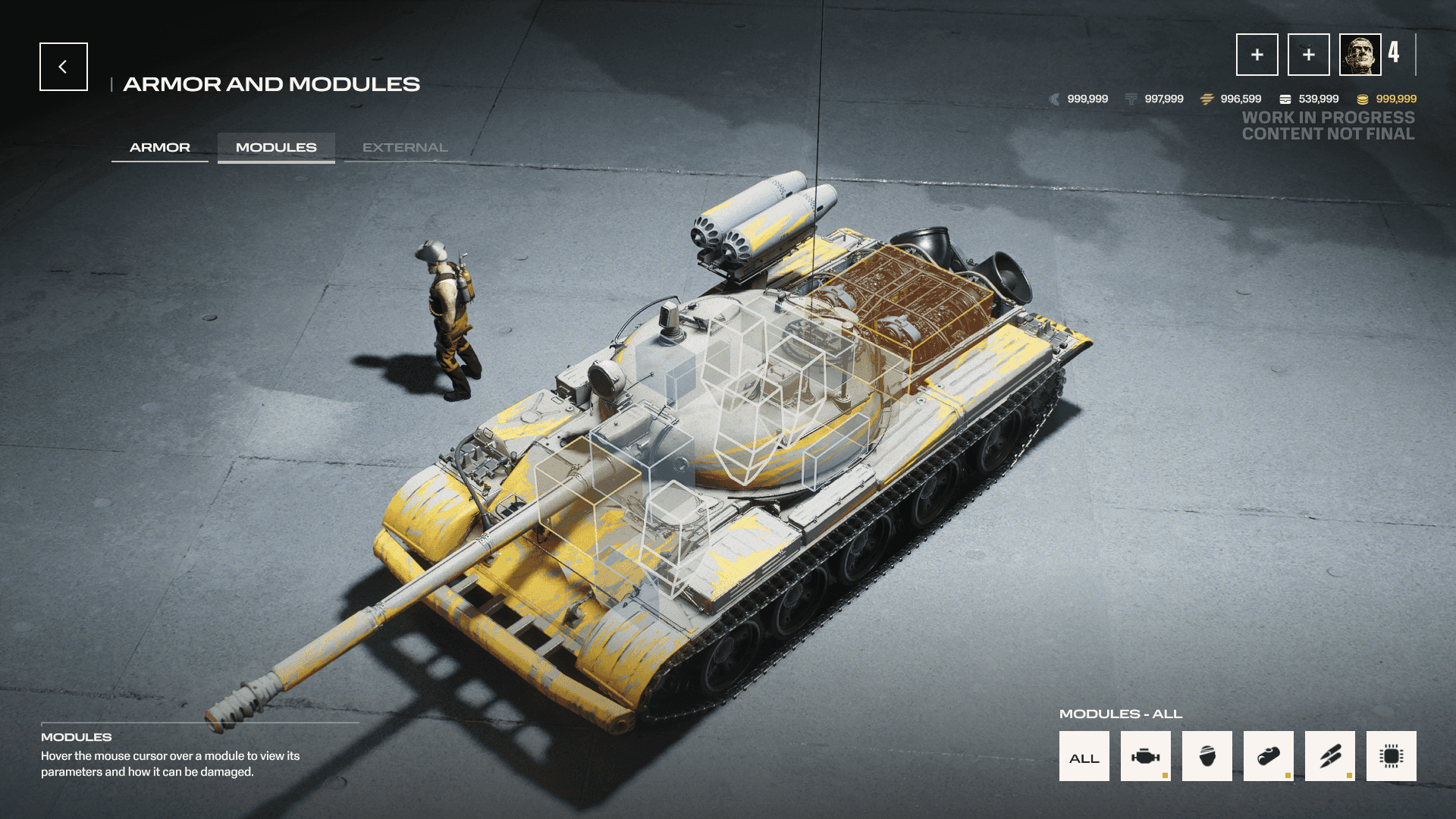Open the player portrait profile
Image resolution: width=1456 pixels, height=819 pixels.
pos(1360,55)
